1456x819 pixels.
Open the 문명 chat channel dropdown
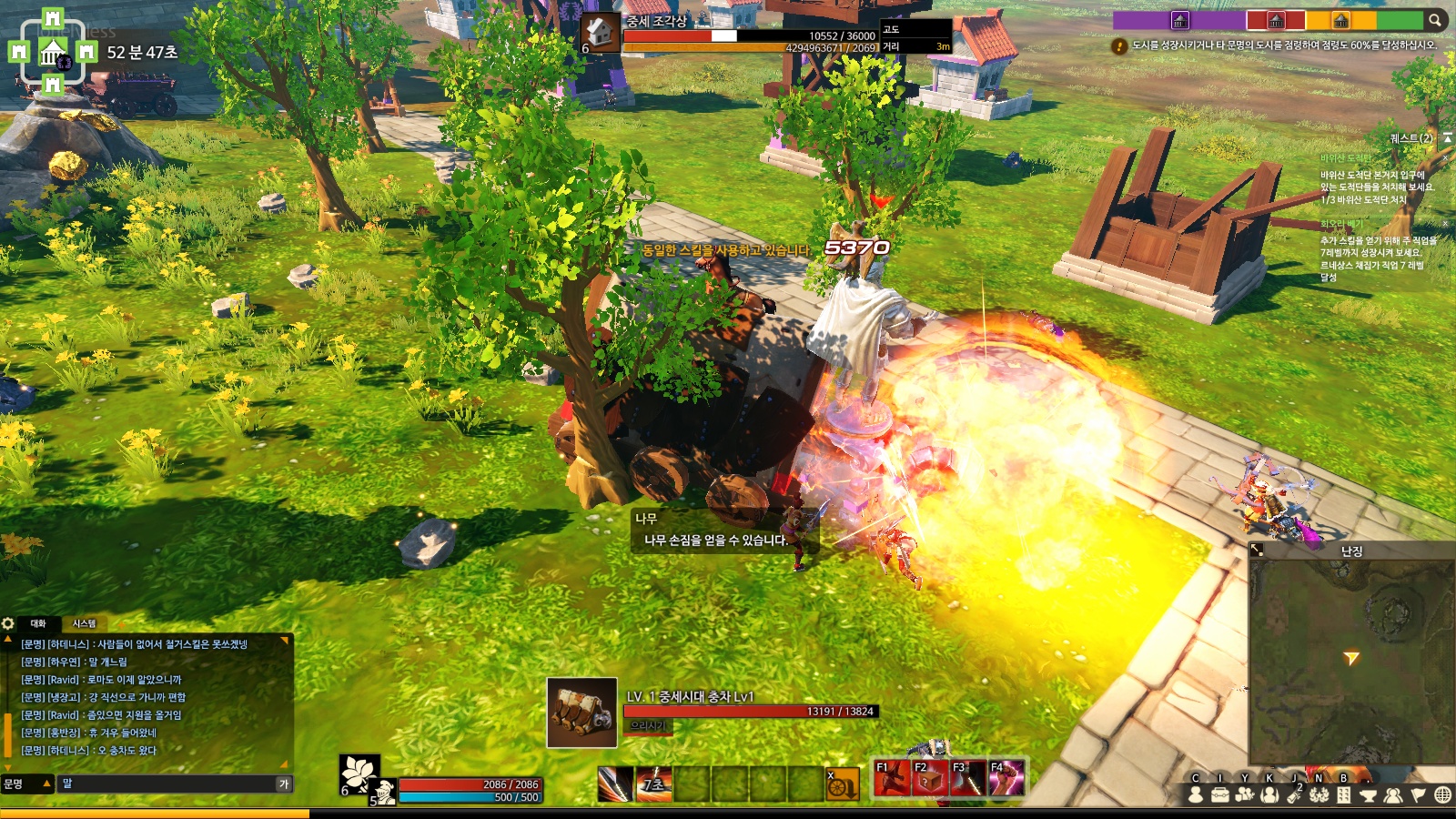[26, 784]
